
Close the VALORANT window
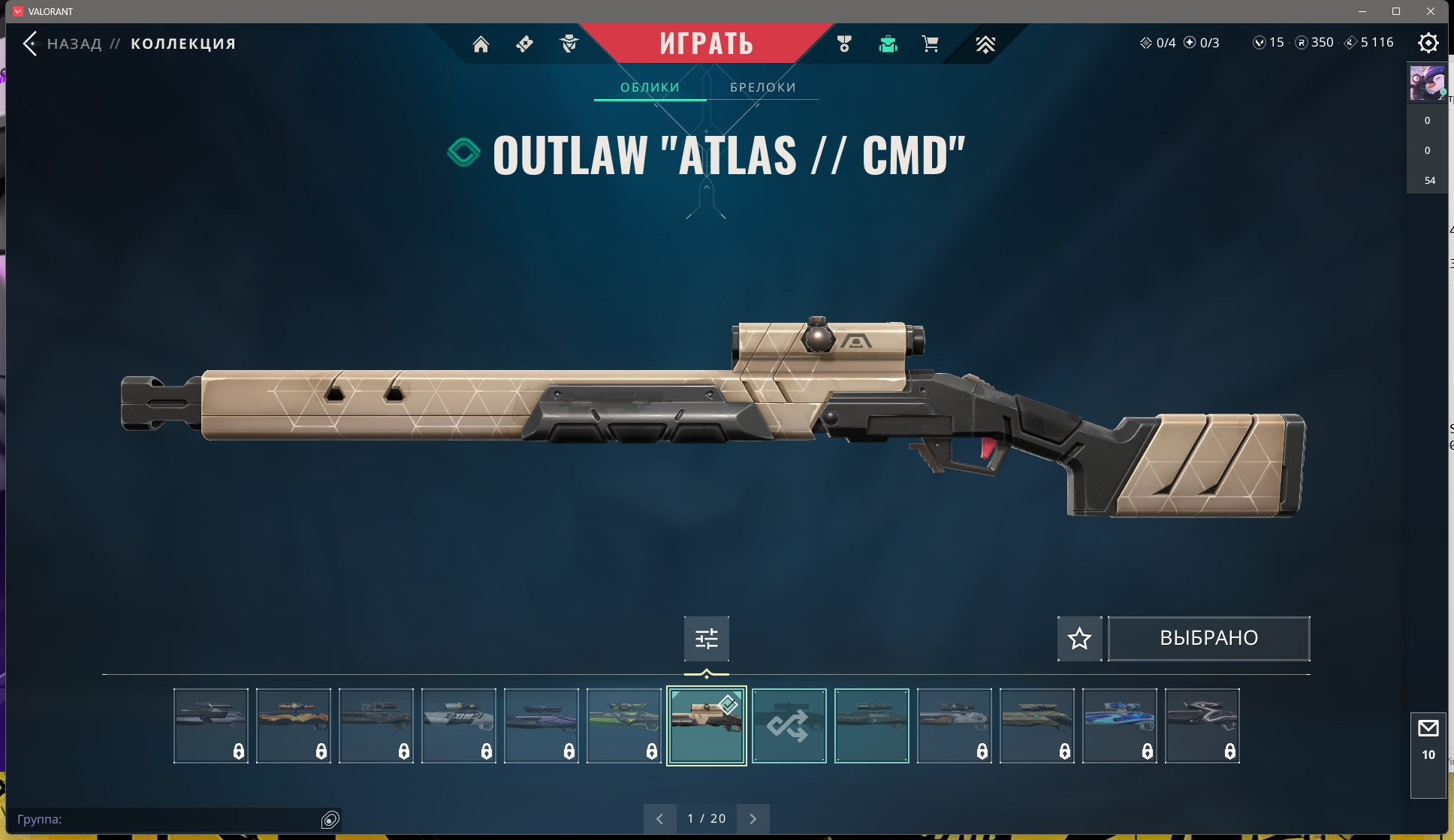[1431, 11]
